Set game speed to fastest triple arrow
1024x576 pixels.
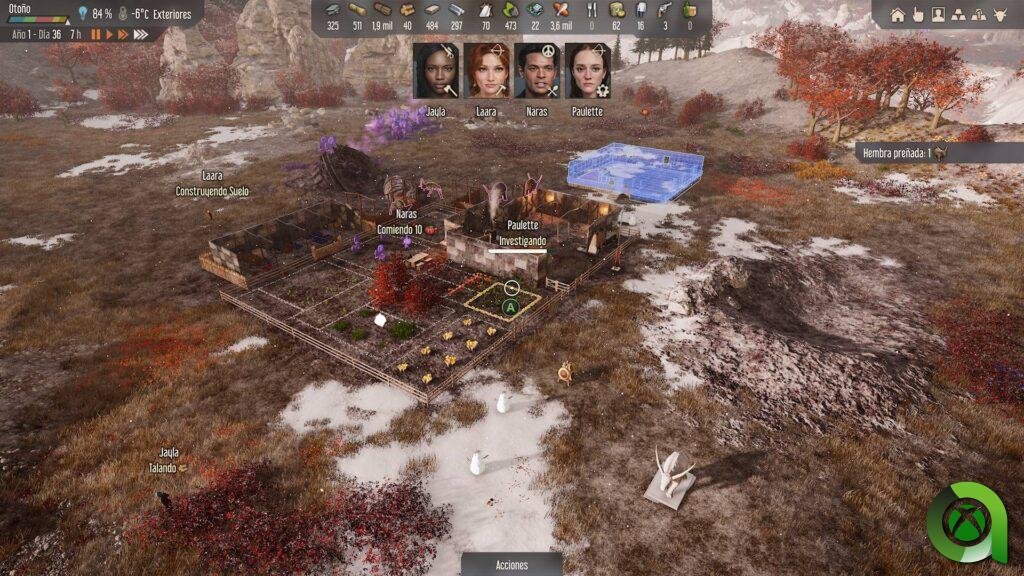pos(141,34)
